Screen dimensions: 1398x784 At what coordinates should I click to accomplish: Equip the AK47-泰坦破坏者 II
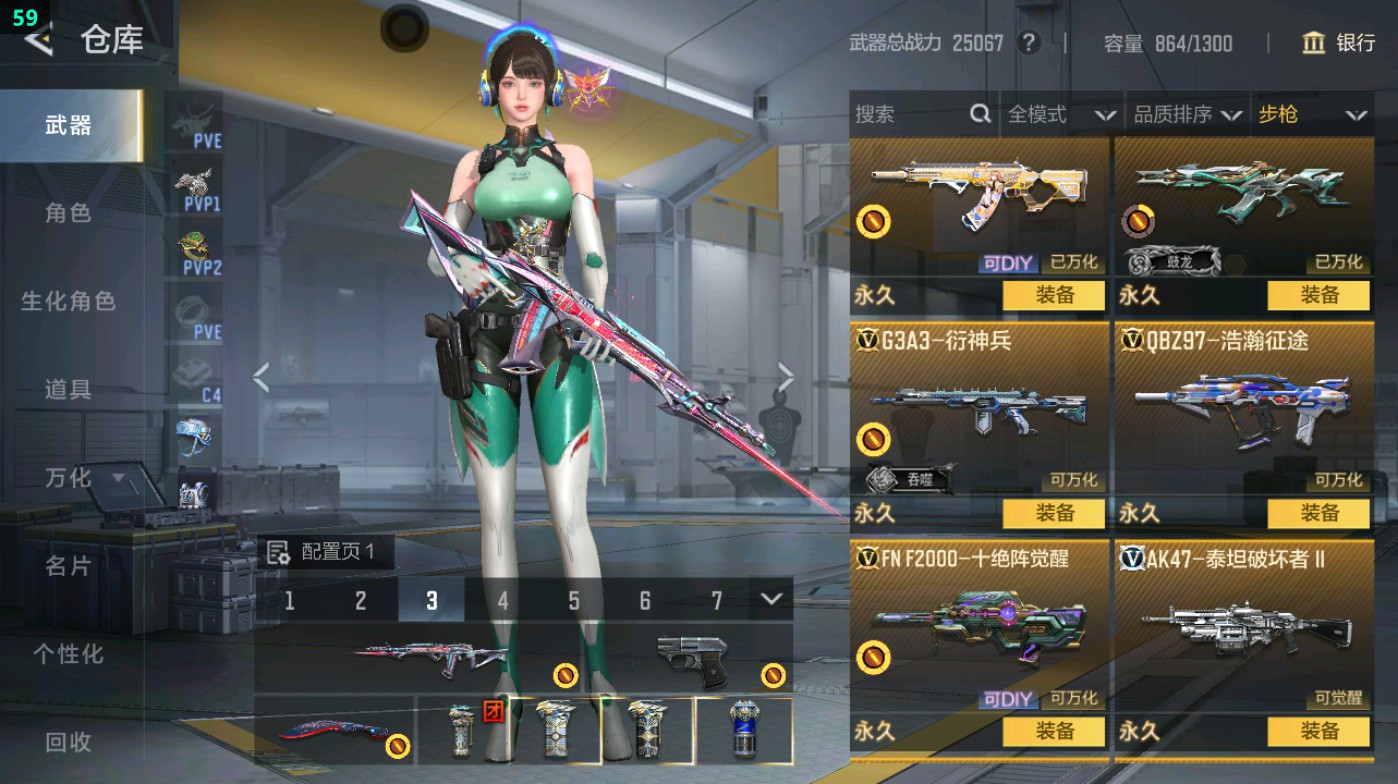pos(1318,731)
